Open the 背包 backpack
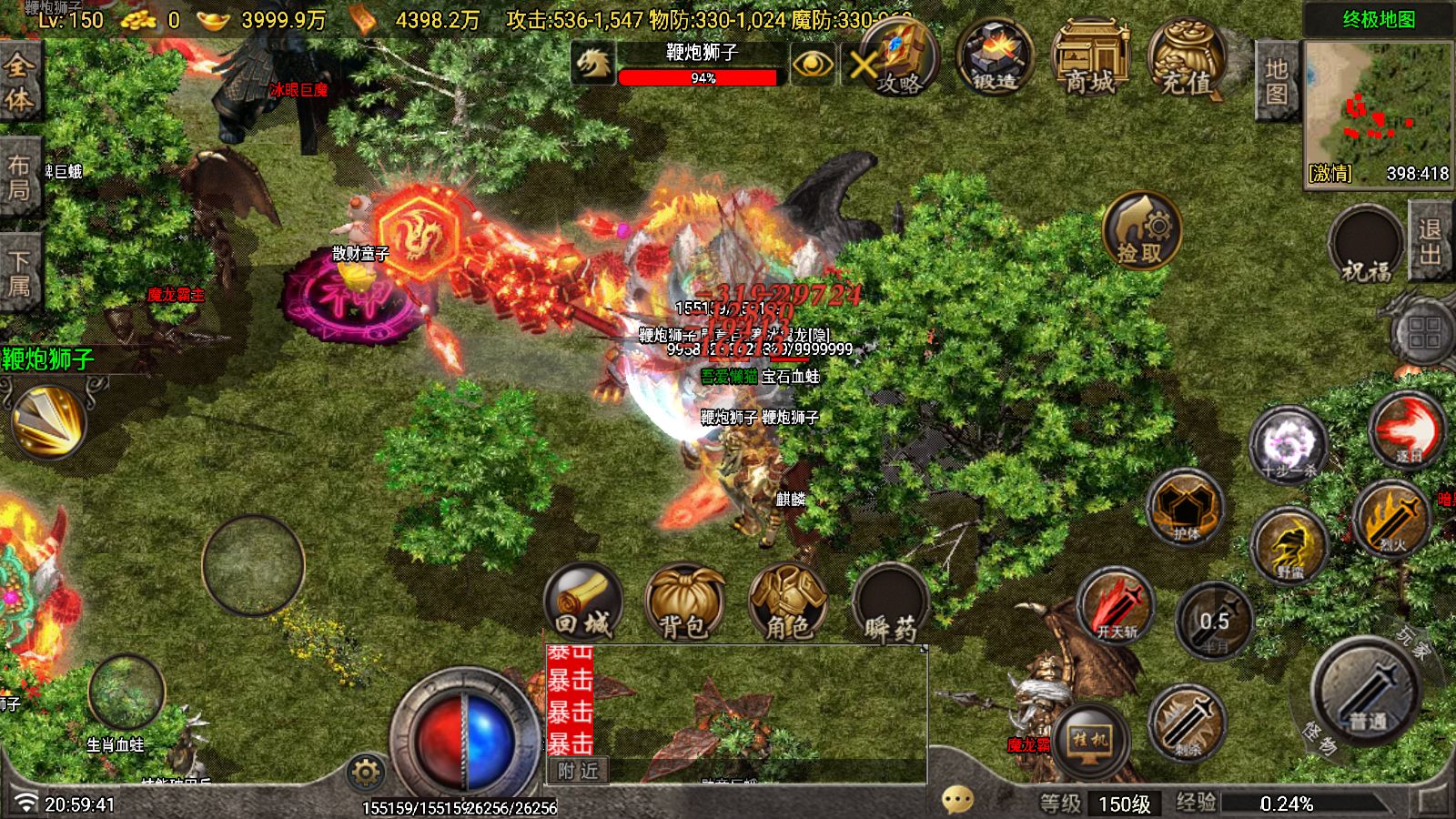Screen dimensions: 1456x819 click(683, 602)
